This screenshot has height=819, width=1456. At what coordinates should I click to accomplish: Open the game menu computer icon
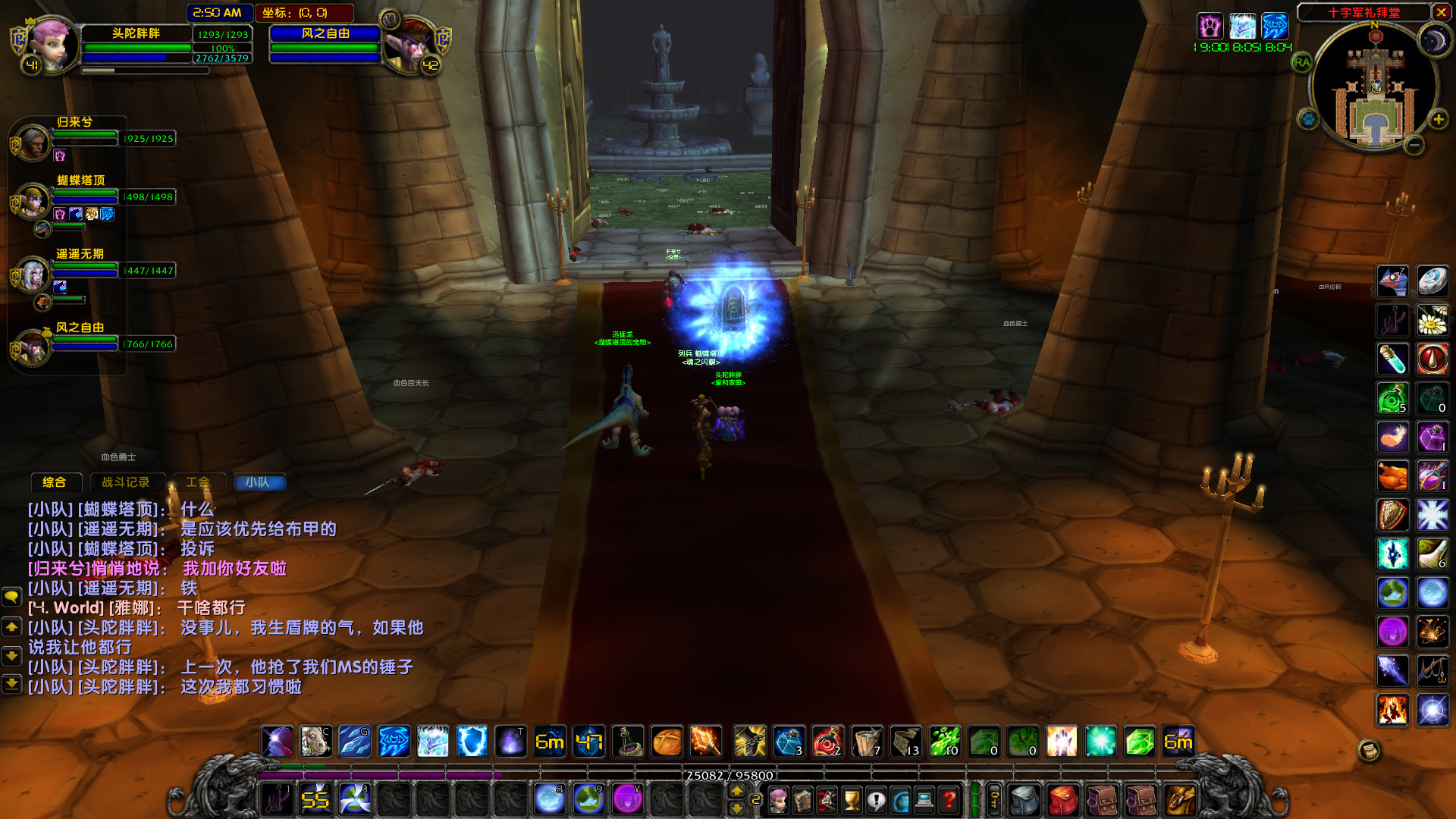(924, 801)
